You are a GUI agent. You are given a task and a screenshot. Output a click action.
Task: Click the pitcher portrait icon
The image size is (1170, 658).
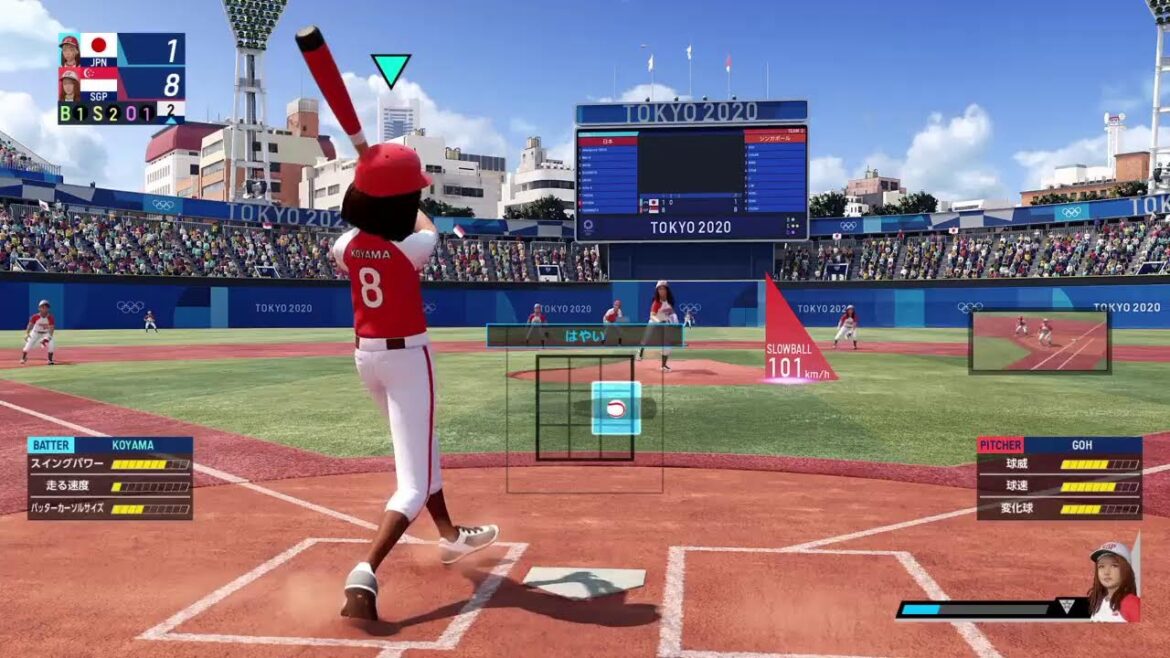1113,582
